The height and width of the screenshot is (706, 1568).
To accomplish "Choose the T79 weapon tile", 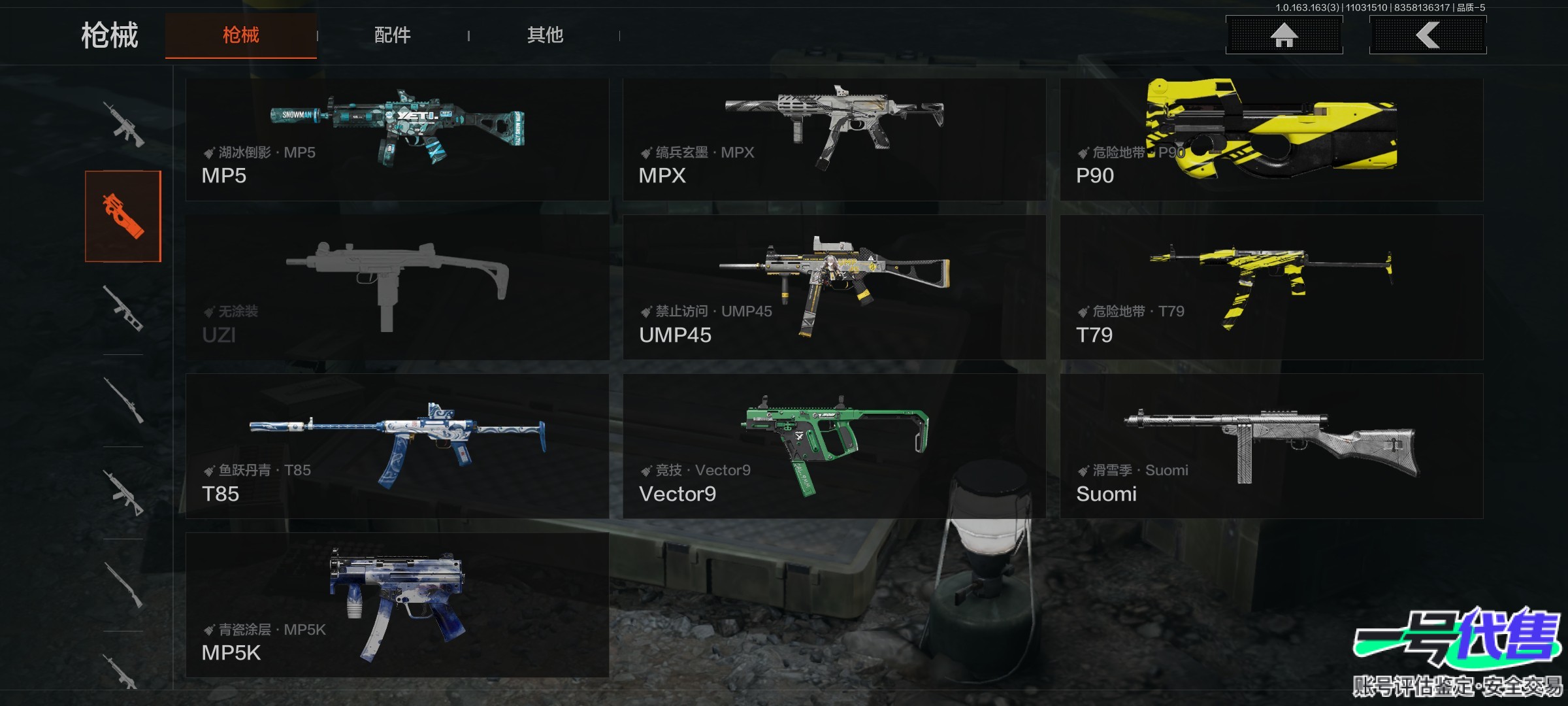I will click(1271, 288).
